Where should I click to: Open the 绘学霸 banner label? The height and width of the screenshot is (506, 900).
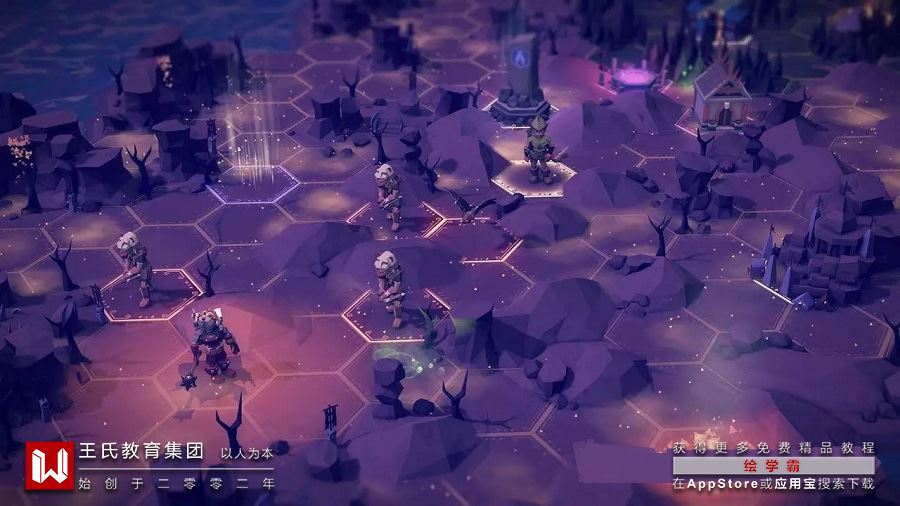tap(773, 466)
